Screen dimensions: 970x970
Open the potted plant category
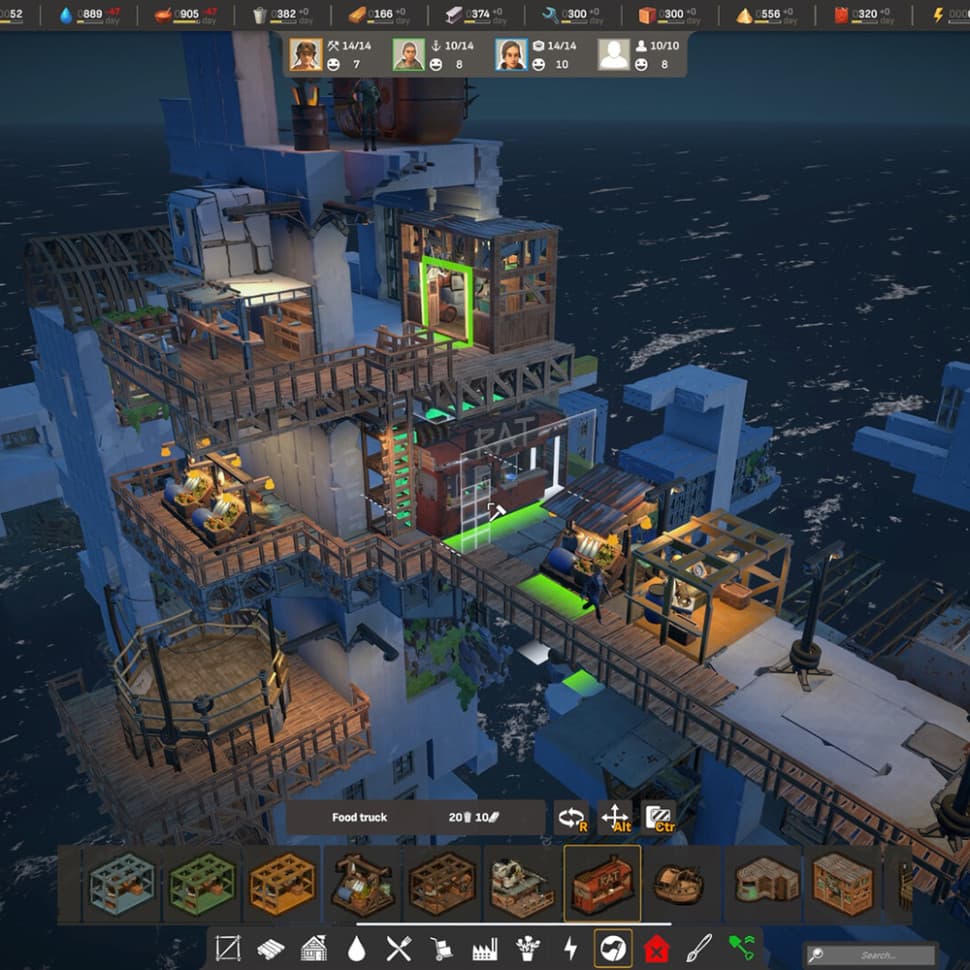[527, 947]
